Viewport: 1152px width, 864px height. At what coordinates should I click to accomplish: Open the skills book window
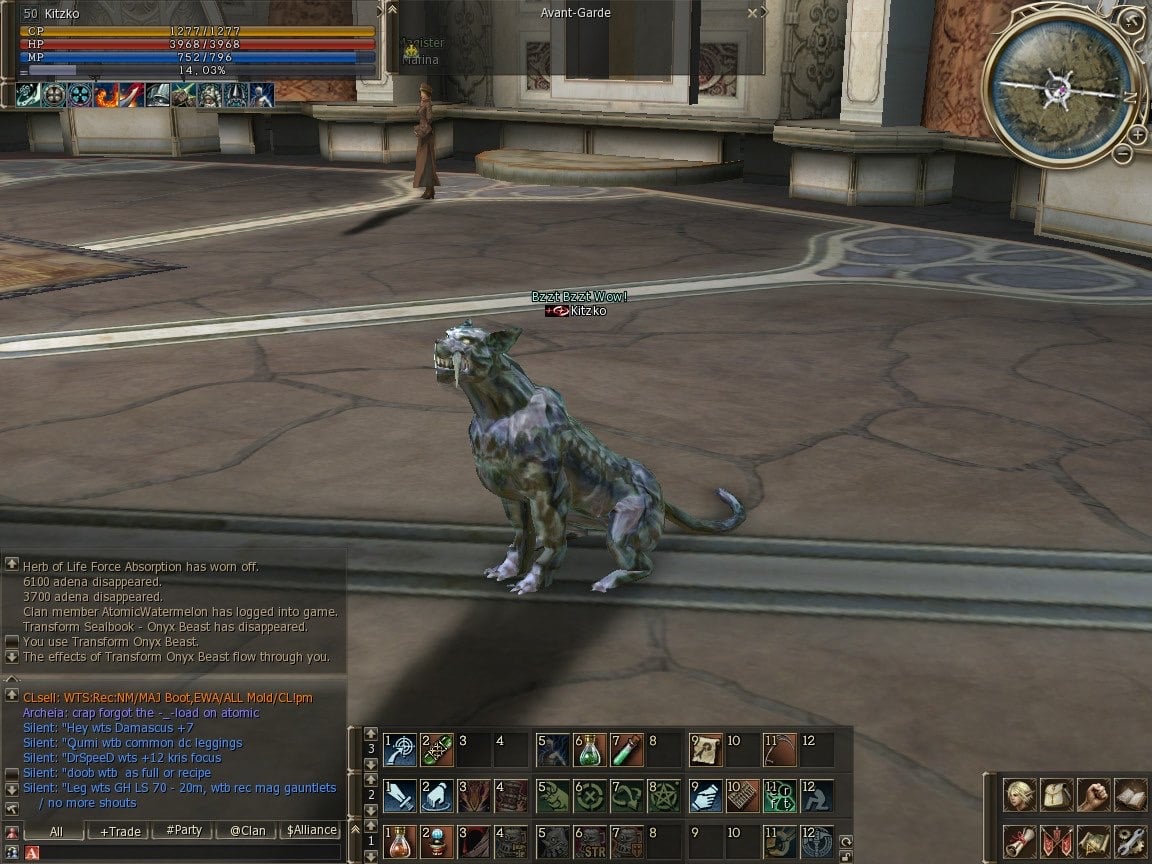pos(1130,796)
